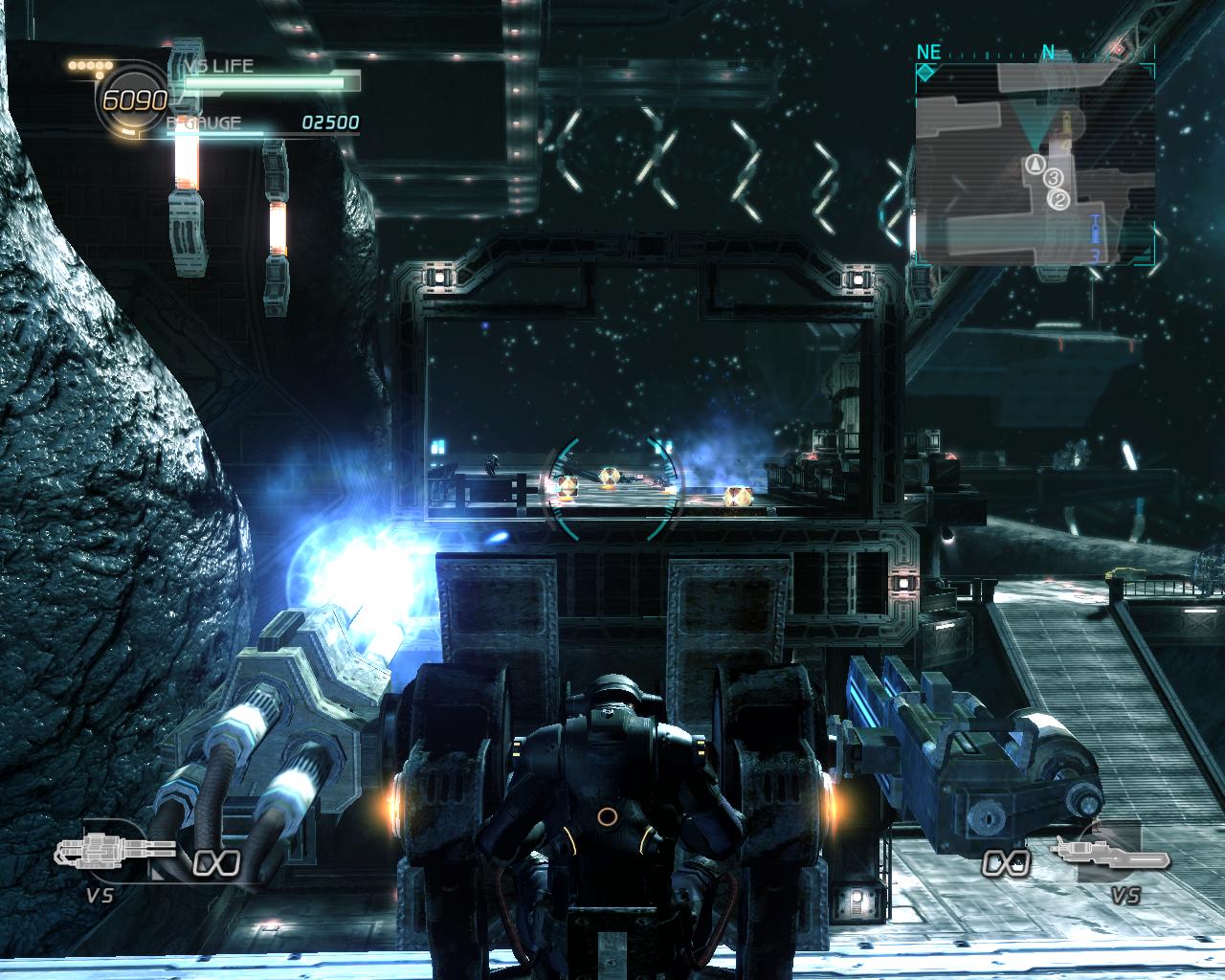Image resolution: width=1225 pixels, height=980 pixels.
Task: Click the yellow post marker on minimap
Action: tap(1067, 122)
